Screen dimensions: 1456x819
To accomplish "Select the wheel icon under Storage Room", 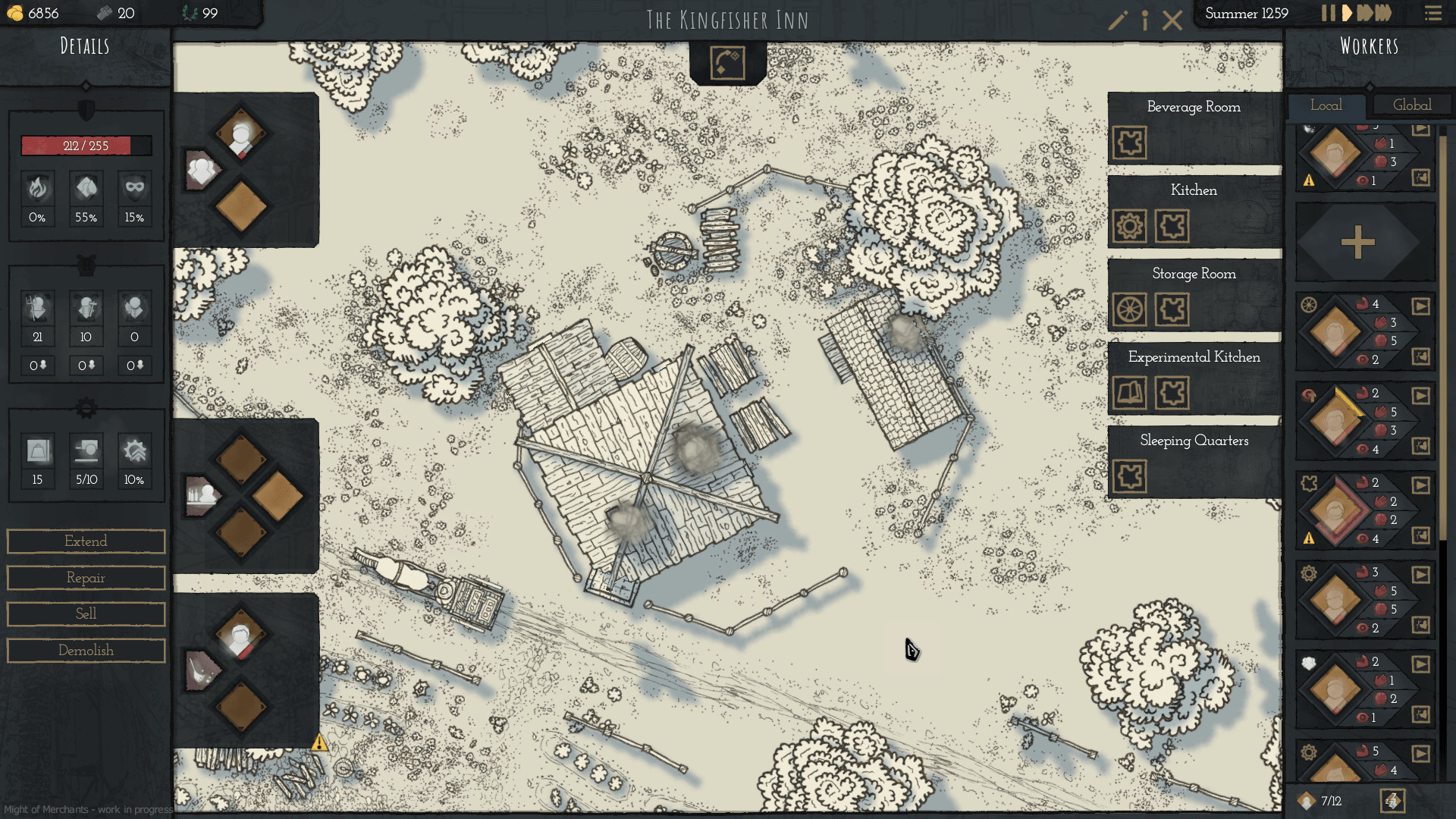I will [1129, 309].
